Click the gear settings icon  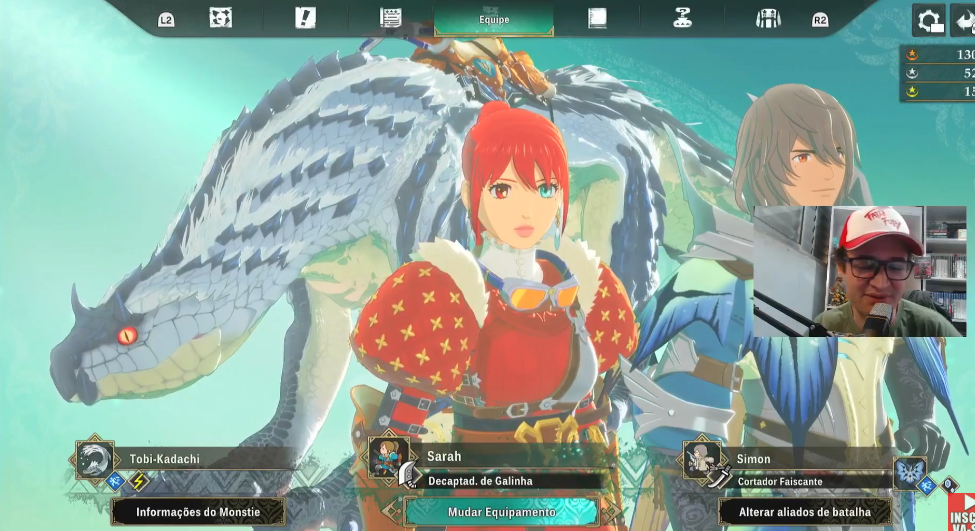(x=928, y=20)
